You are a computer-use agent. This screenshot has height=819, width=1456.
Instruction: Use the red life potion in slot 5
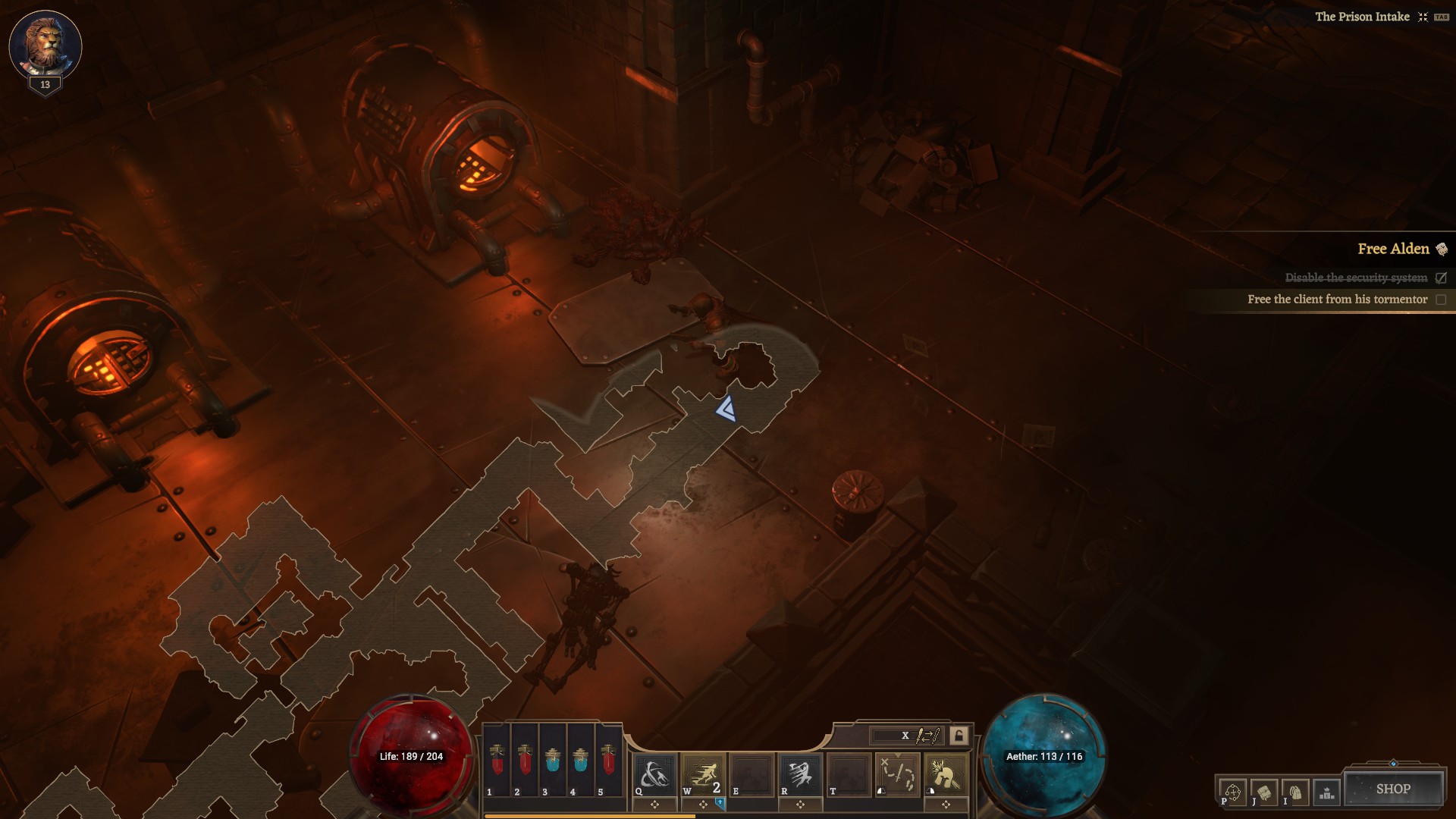click(x=608, y=761)
